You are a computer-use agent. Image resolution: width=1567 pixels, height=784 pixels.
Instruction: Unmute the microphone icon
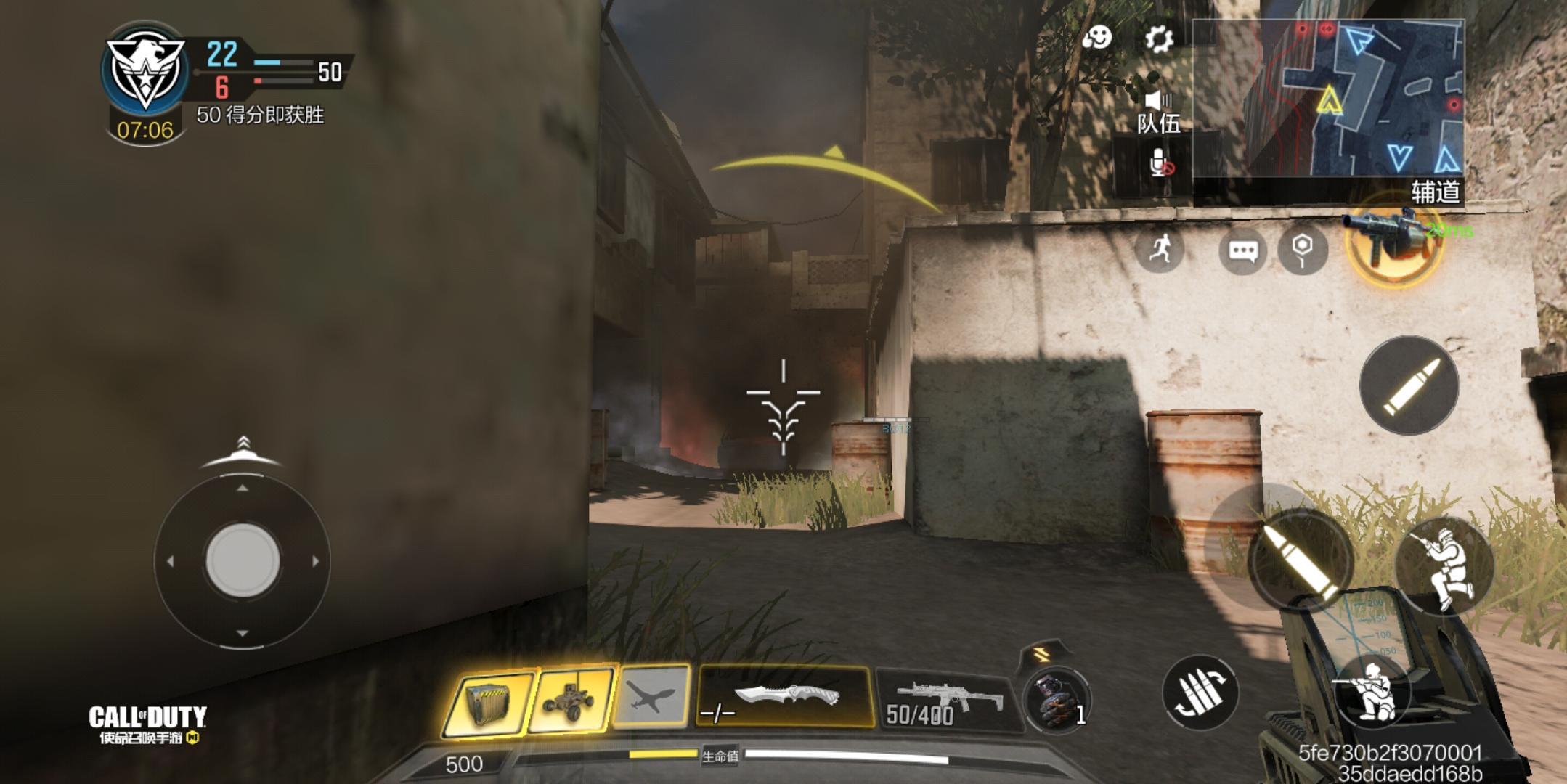(x=1160, y=164)
